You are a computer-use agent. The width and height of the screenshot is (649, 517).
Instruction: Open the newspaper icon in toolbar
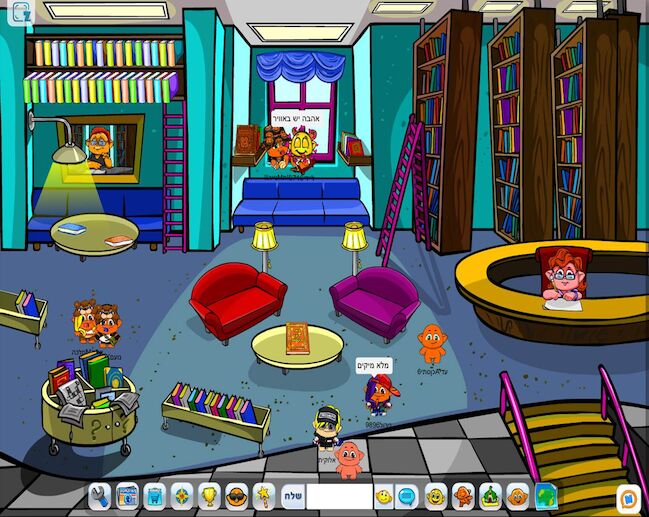pyautogui.click(x=127, y=495)
